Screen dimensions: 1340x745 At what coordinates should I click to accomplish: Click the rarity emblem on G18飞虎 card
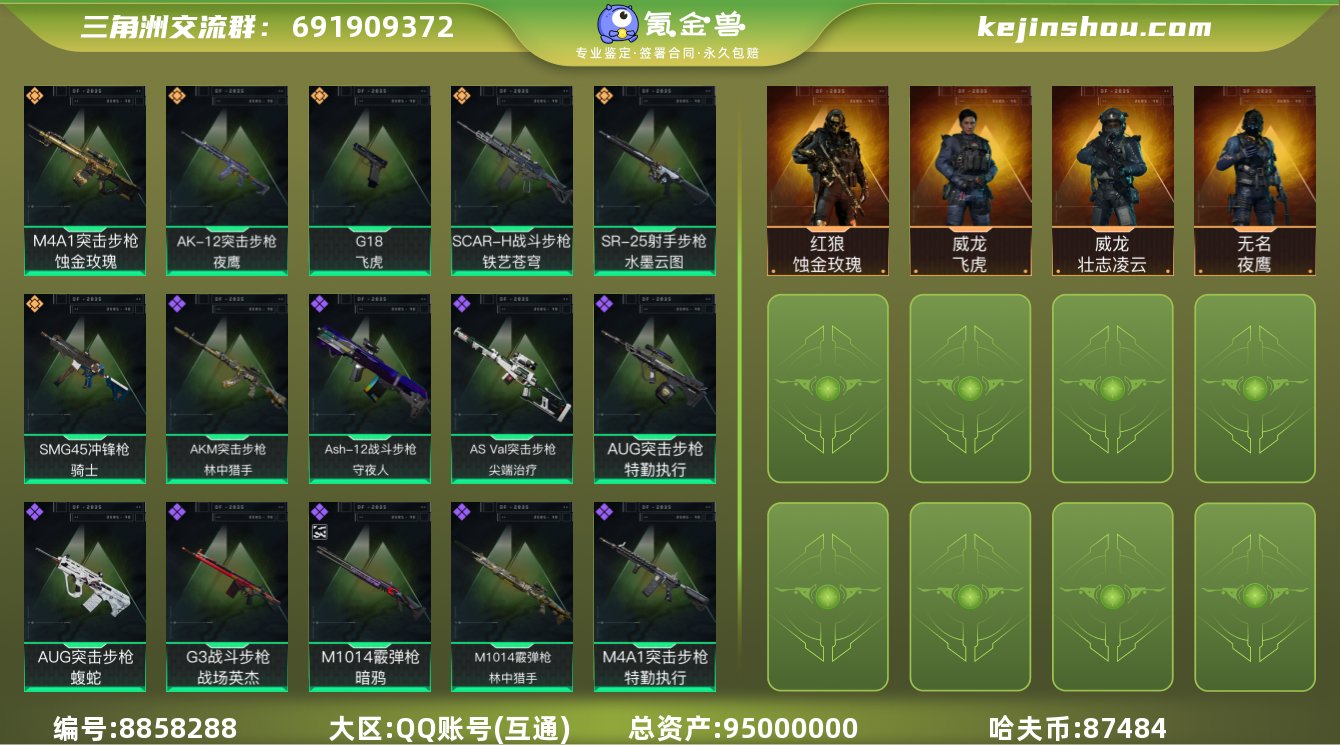319,95
